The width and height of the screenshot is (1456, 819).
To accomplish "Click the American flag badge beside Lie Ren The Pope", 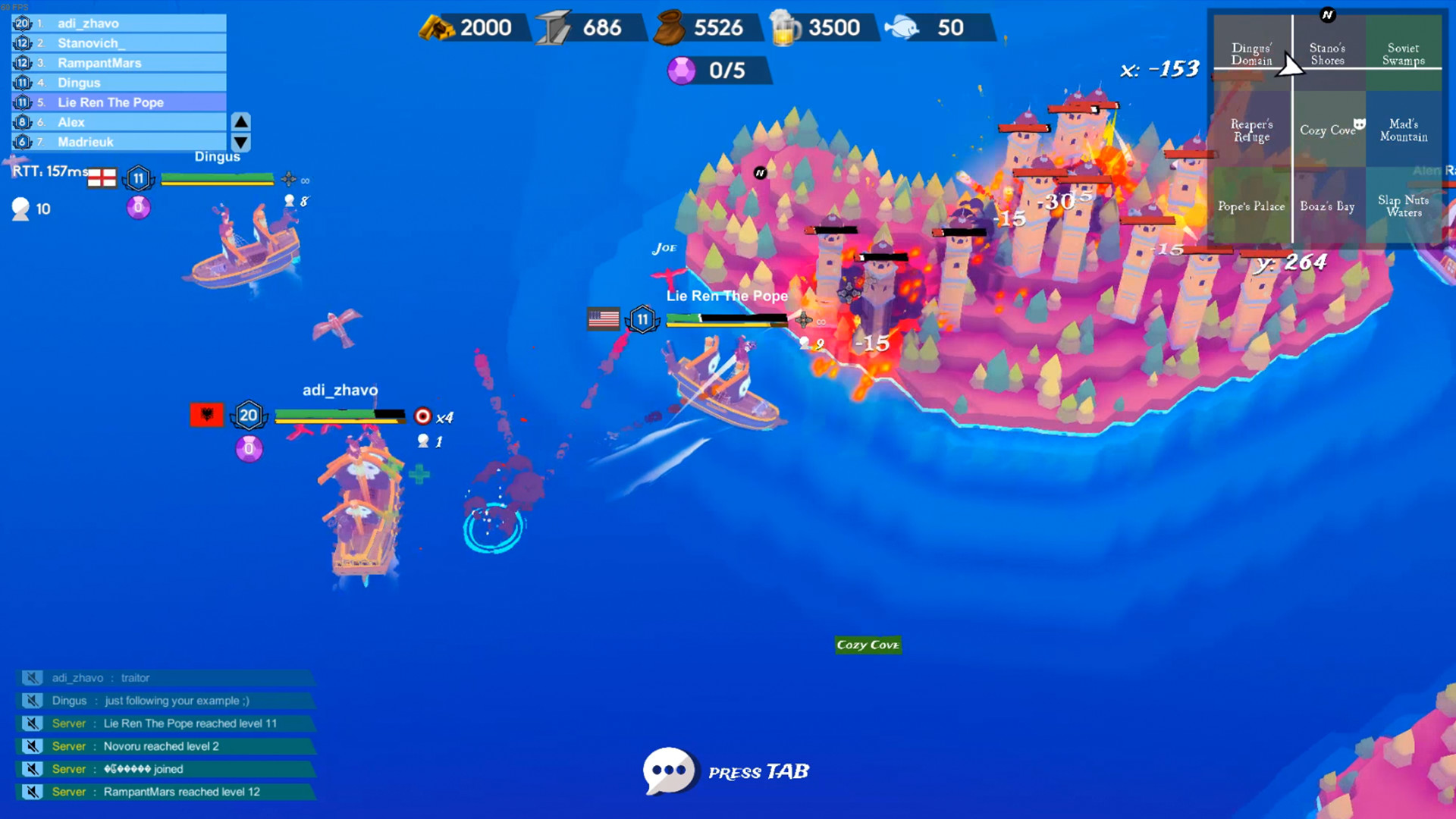I will tap(603, 319).
